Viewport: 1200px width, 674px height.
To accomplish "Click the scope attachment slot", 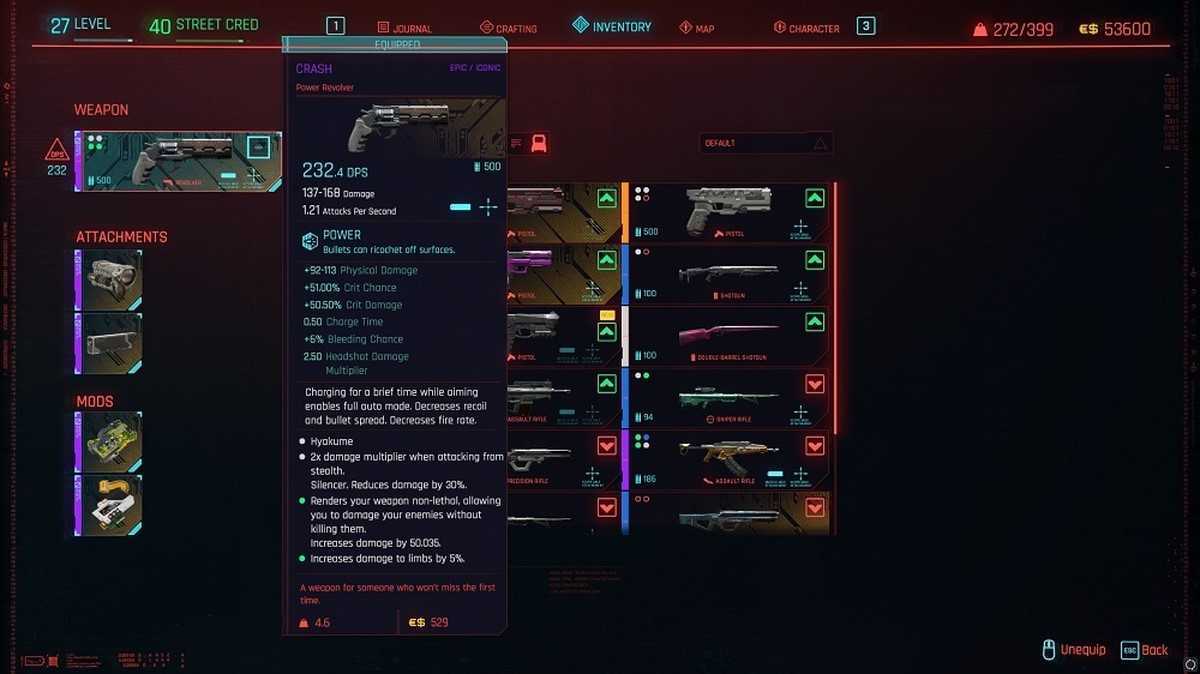I will click(x=109, y=276).
